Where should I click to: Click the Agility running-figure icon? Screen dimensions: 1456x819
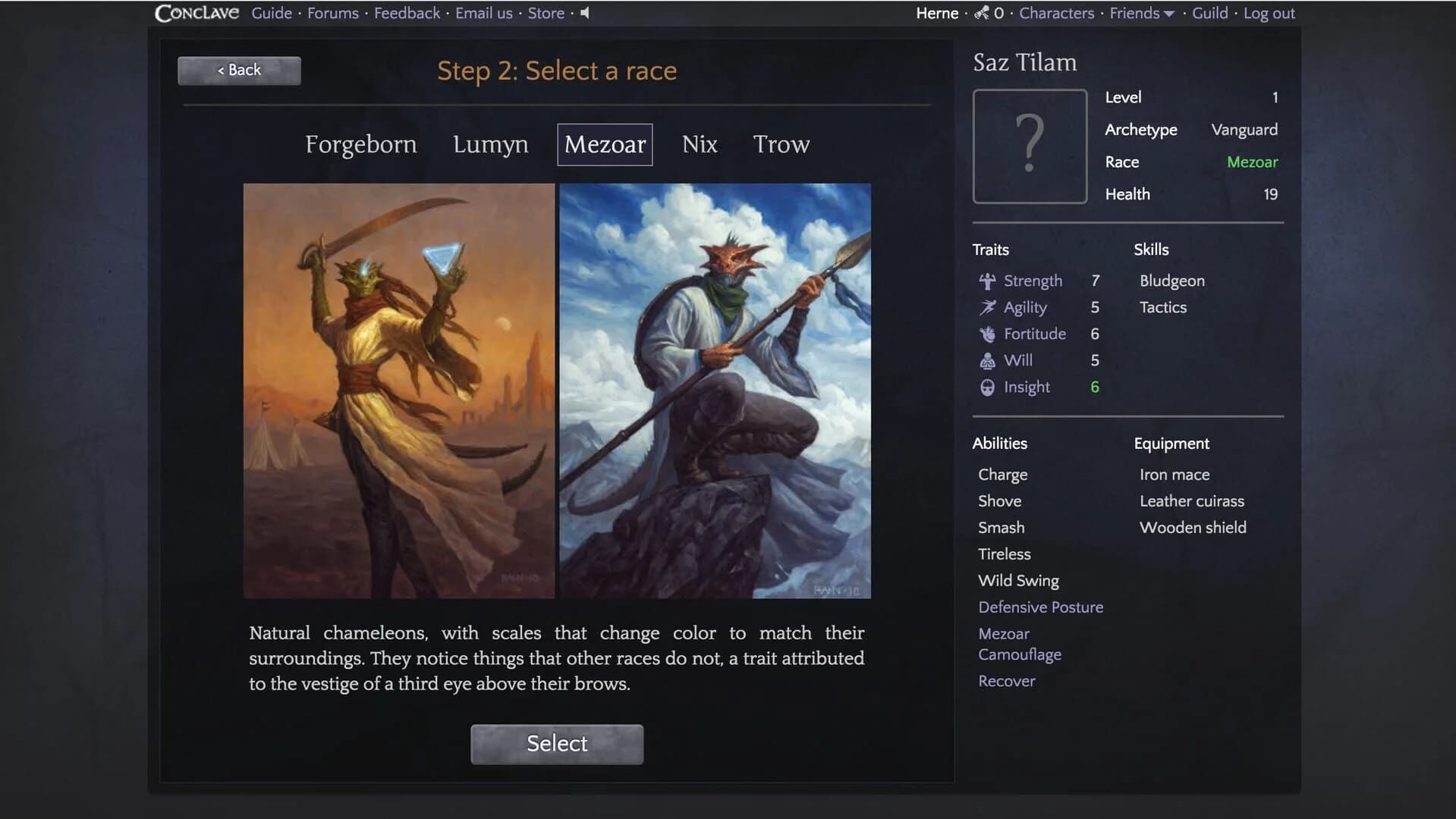pyautogui.click(x=987, y=307)
